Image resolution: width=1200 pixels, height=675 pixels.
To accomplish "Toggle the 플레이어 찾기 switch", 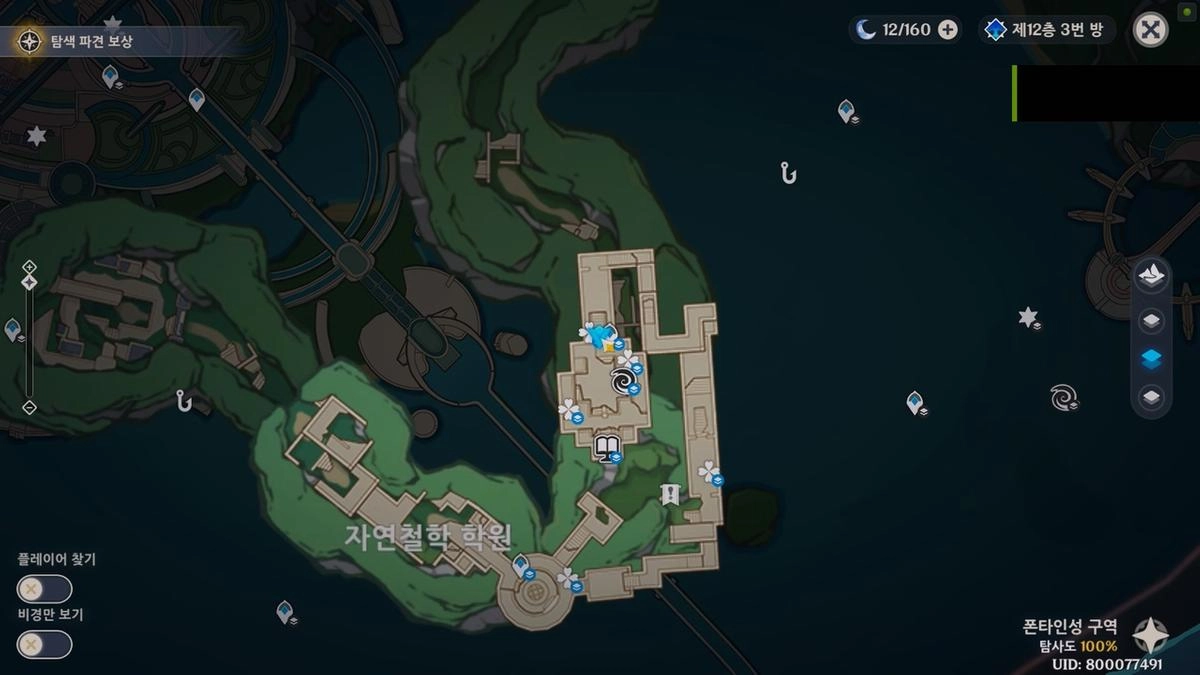I will coord(44,589).
